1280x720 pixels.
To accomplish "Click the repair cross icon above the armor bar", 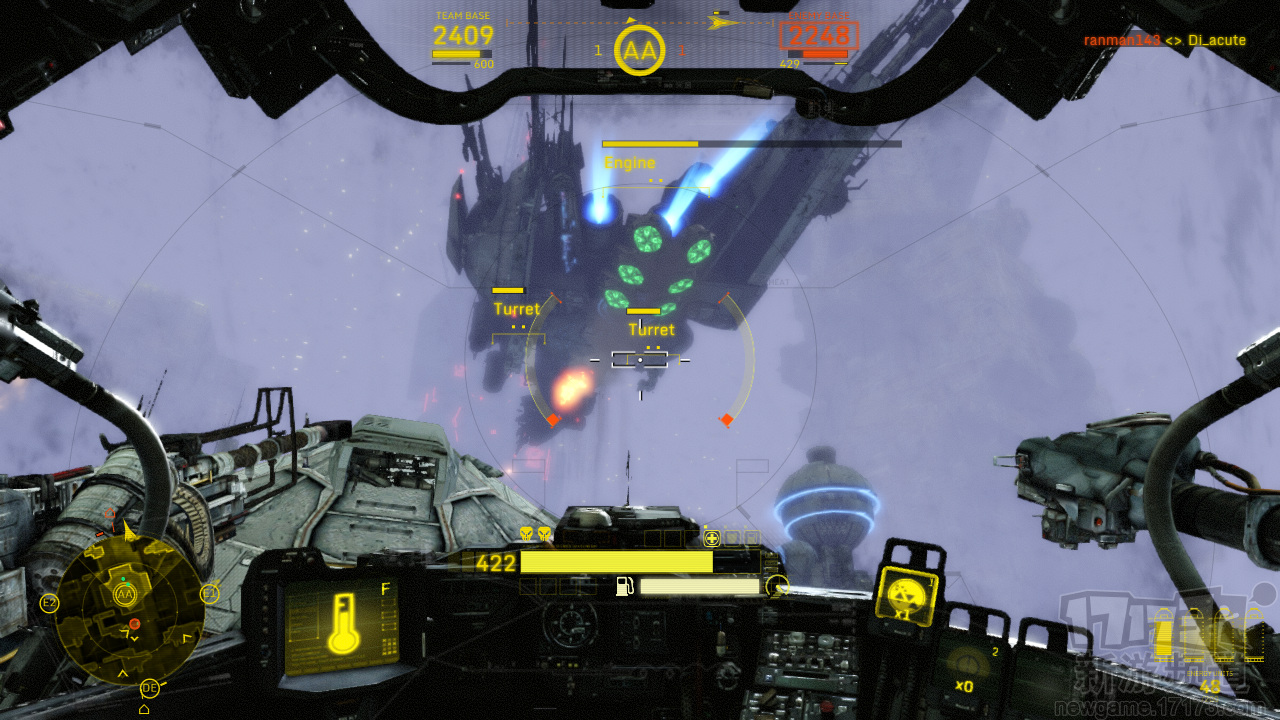I will click(712, 538).
